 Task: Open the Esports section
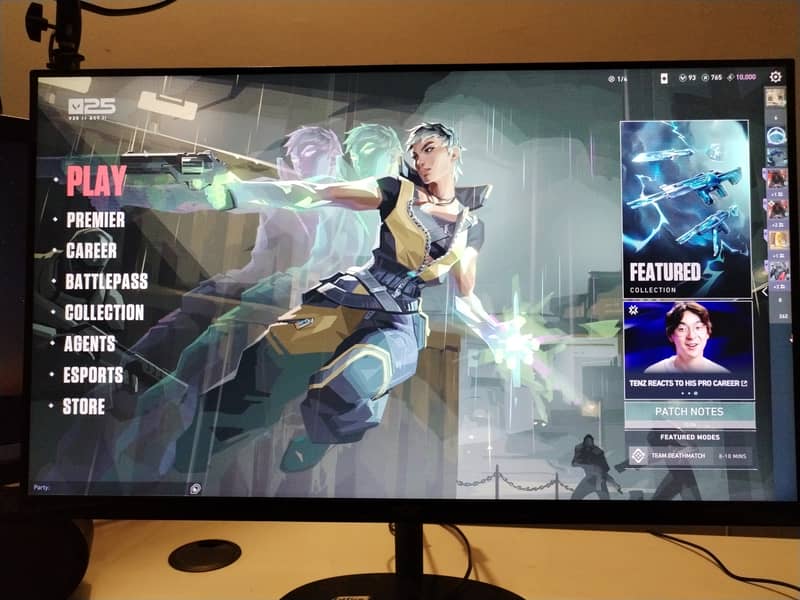click(x=94, y=375)
